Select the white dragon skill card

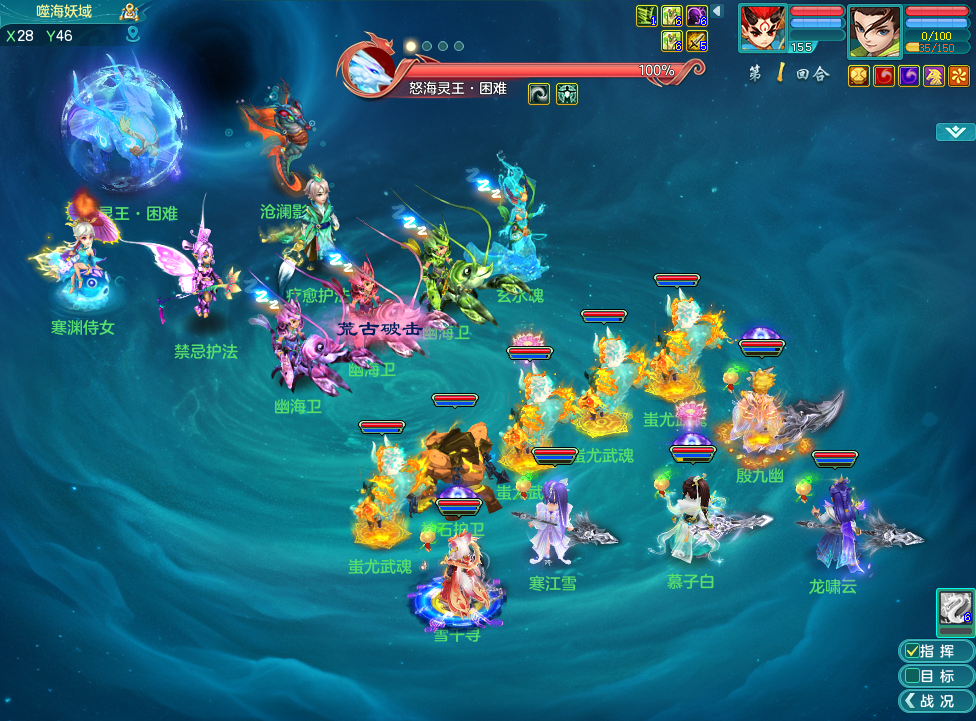point(955,609)
